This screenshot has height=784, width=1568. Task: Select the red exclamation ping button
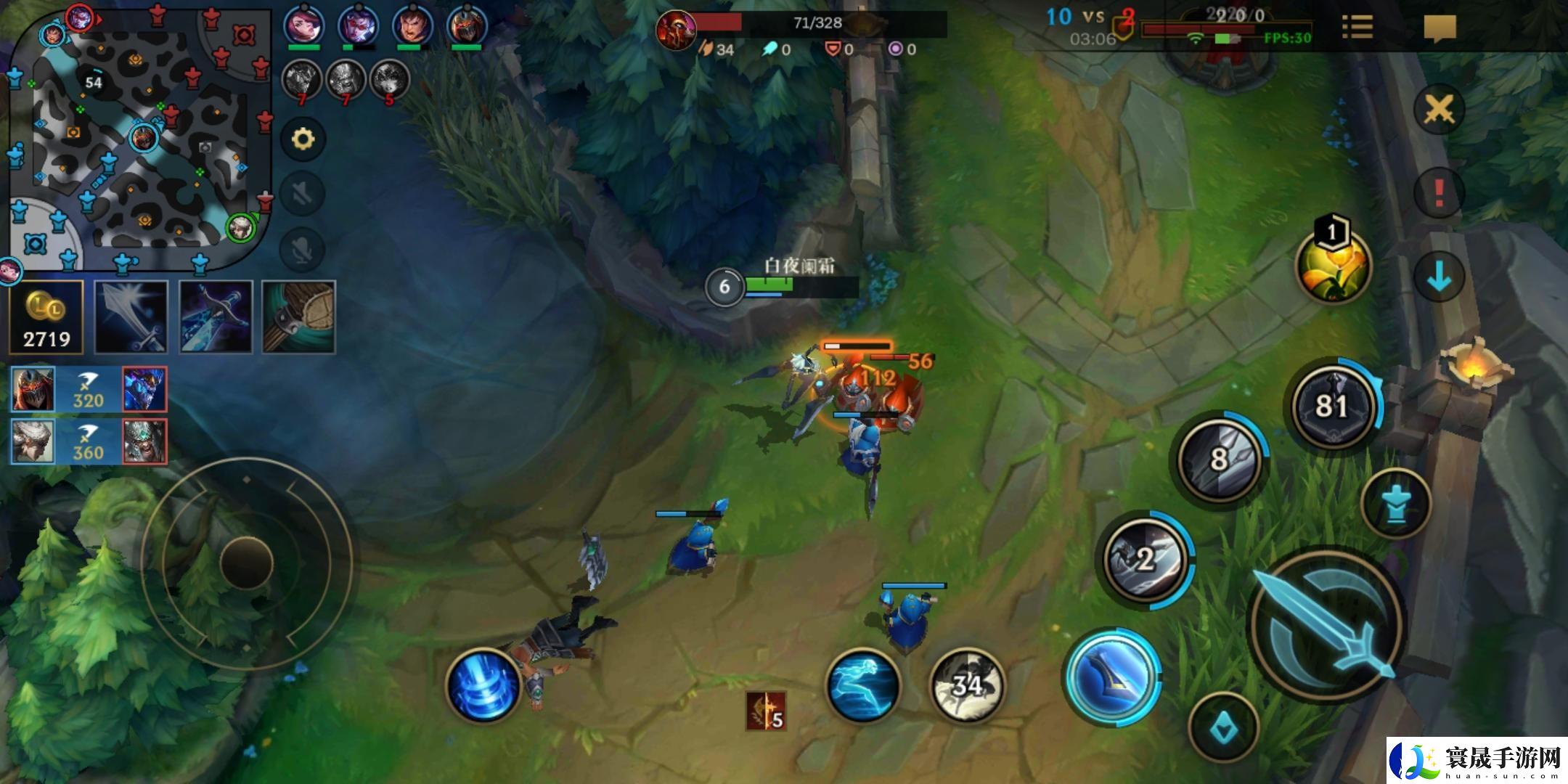point(1439,193)
